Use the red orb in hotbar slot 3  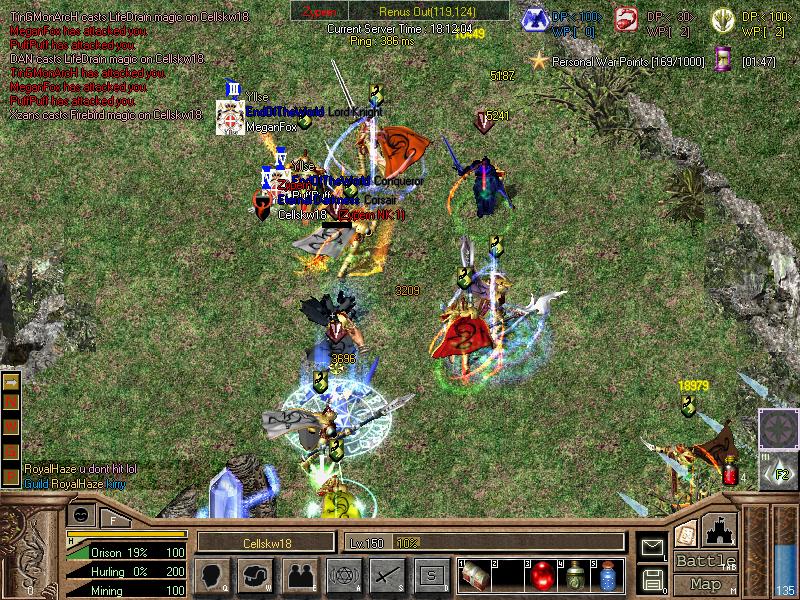click(x=543, y=575)
